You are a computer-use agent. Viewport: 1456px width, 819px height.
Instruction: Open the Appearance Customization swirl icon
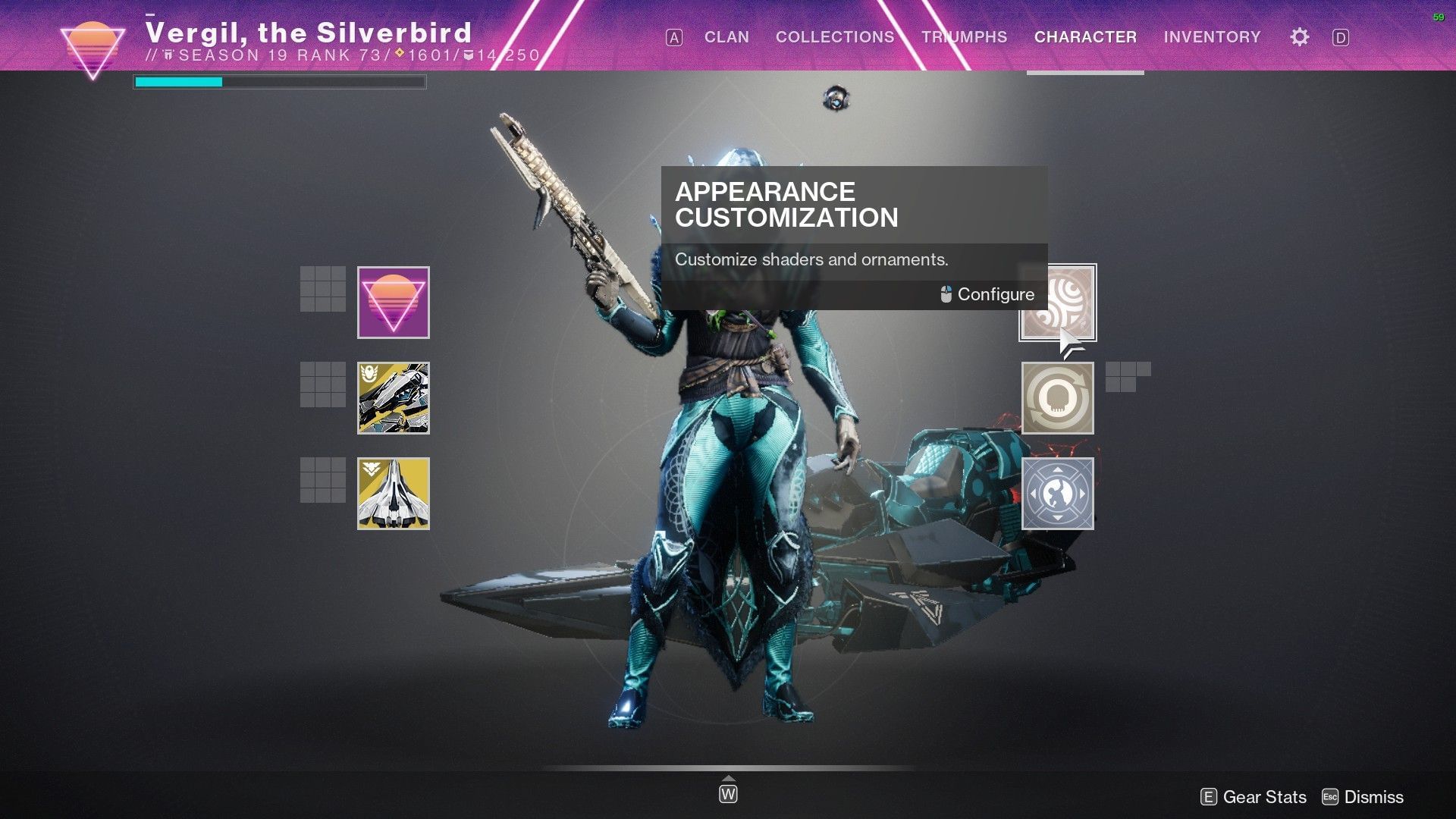(1059, 303)
